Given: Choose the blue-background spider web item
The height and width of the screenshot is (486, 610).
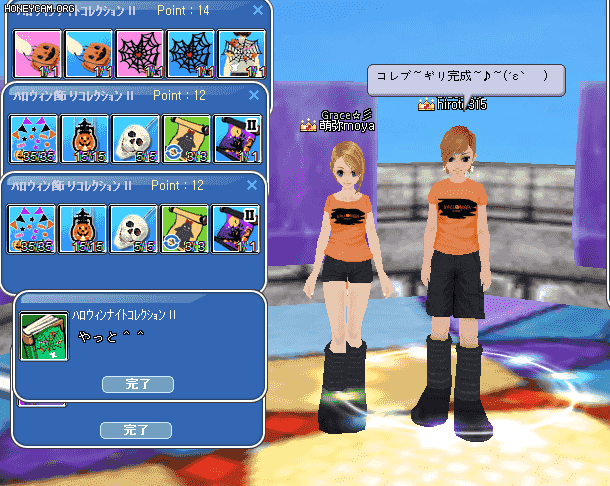Looking at the screenshot, I should (x=190, y=54).
